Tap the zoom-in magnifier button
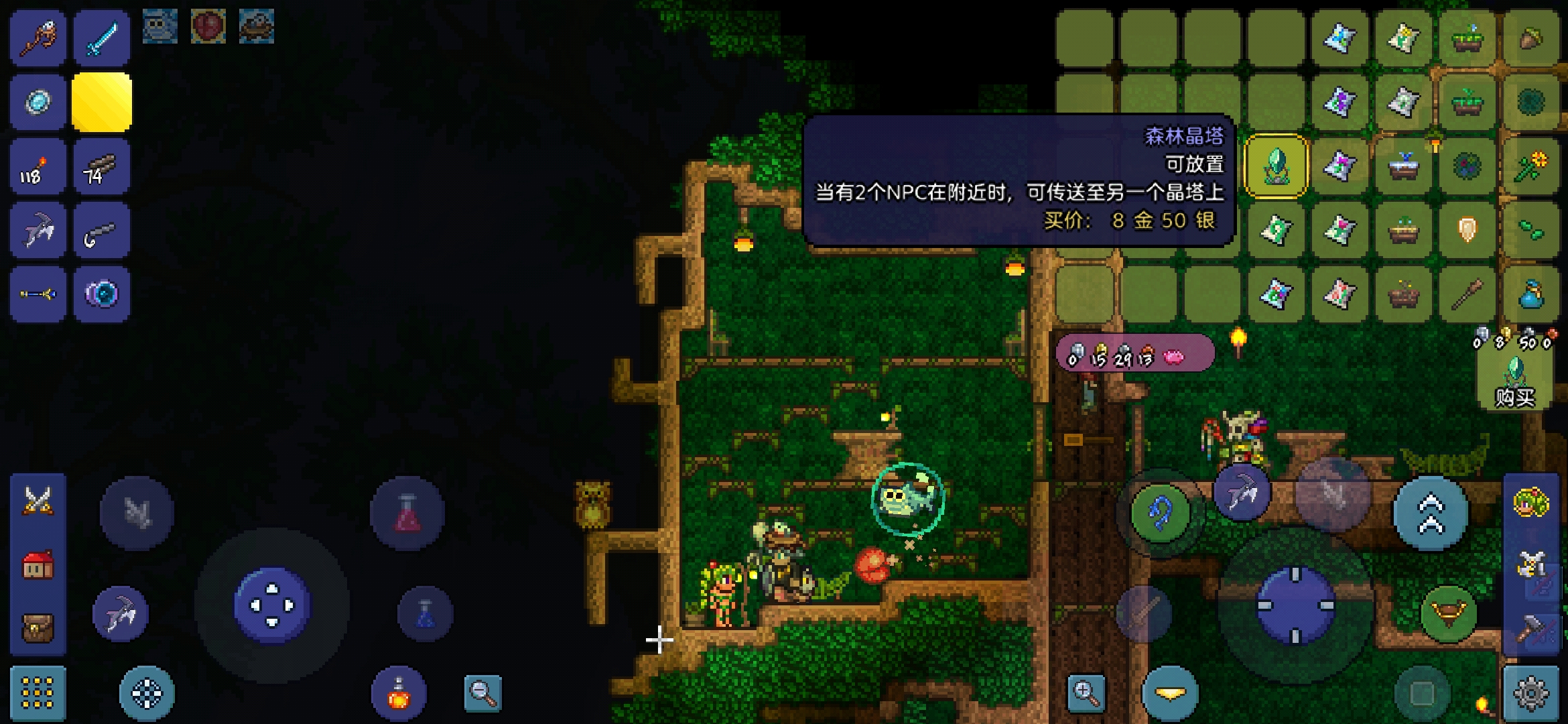 click(x=1086, y=692)
